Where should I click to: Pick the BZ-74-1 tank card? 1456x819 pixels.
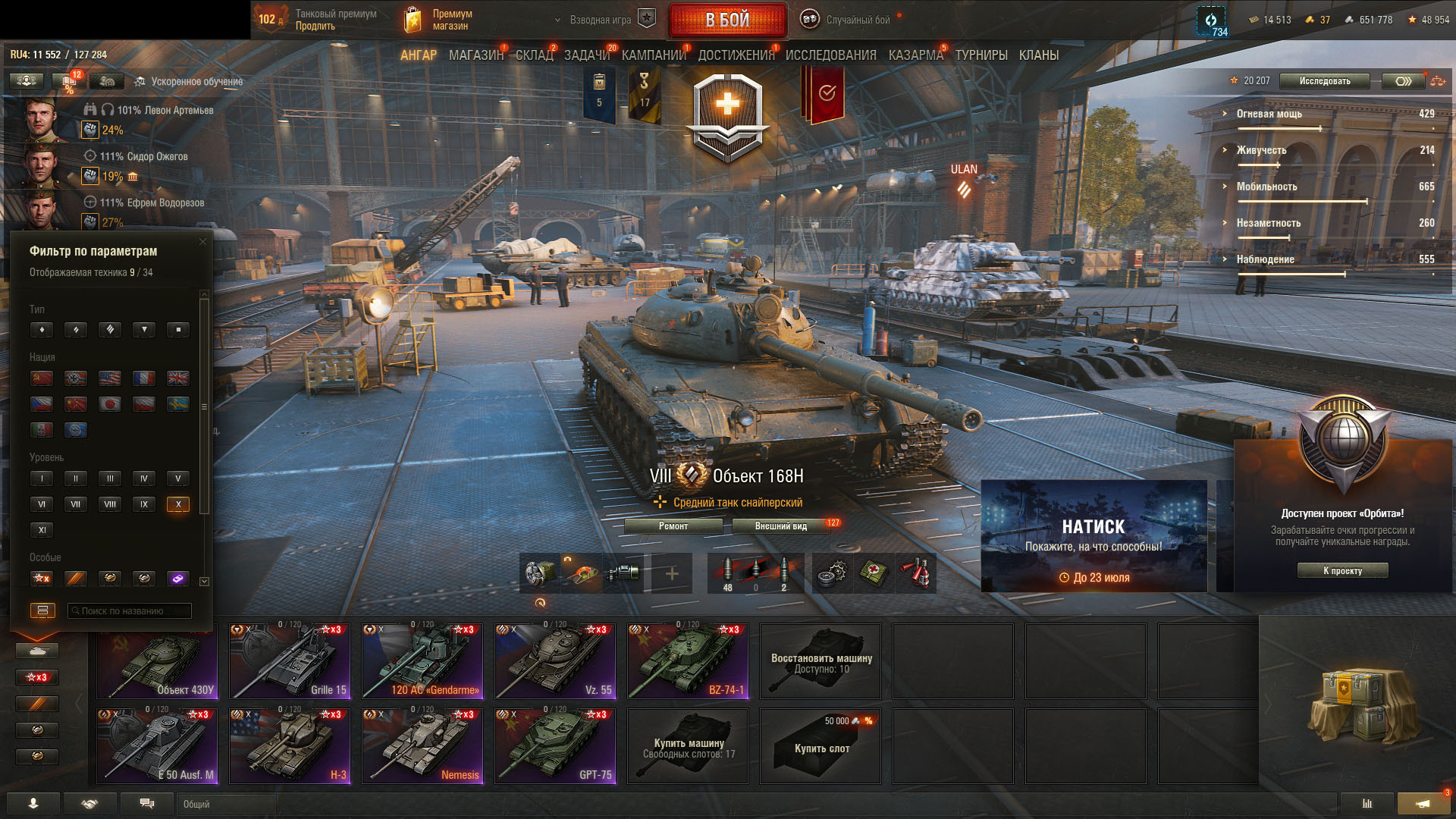pos(688,661)
